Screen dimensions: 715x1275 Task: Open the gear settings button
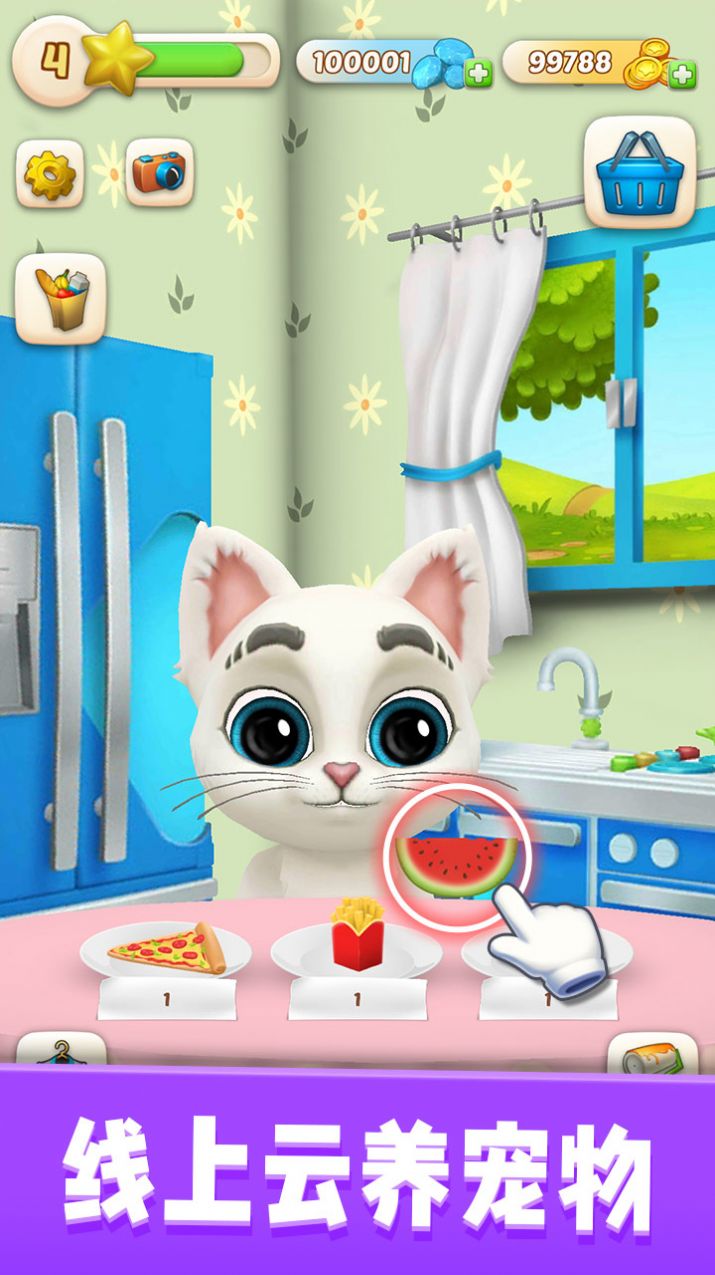pyautogui.click(x=49, y=174)
